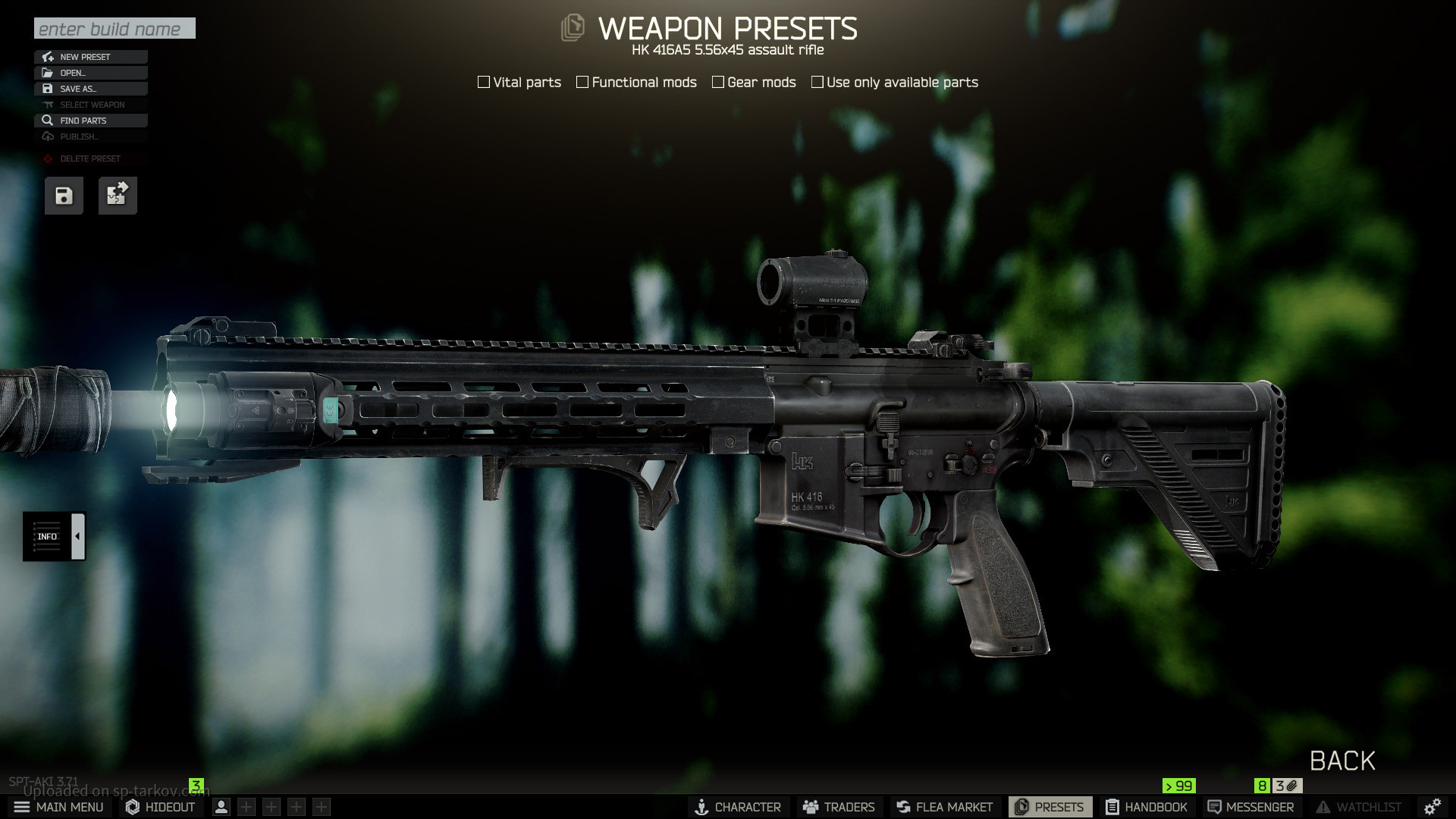Open the Main Menu
Screen dimensions: 1456x819
(x=59, y=807)
